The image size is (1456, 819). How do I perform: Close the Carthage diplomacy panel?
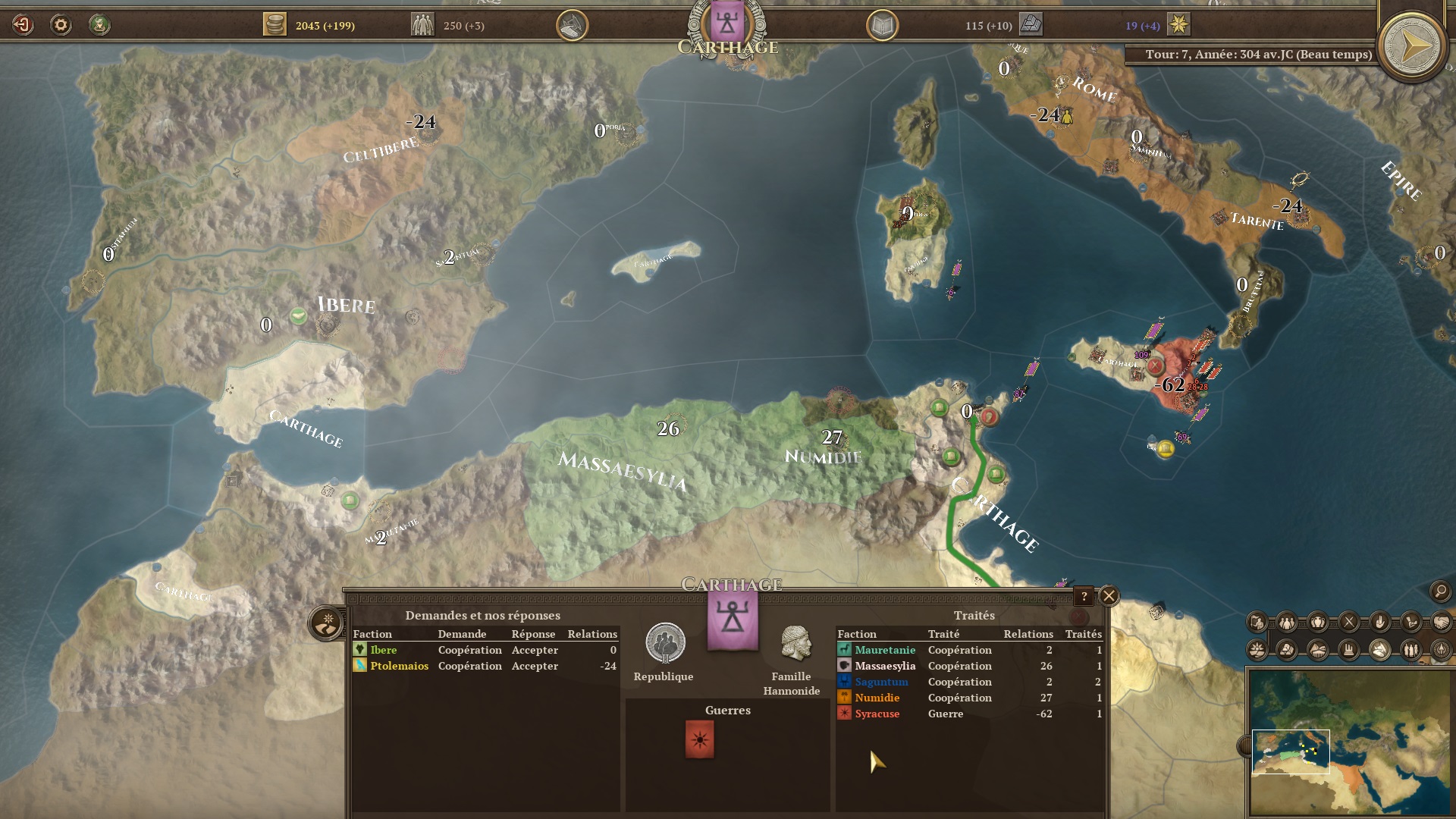[1109, 596]
